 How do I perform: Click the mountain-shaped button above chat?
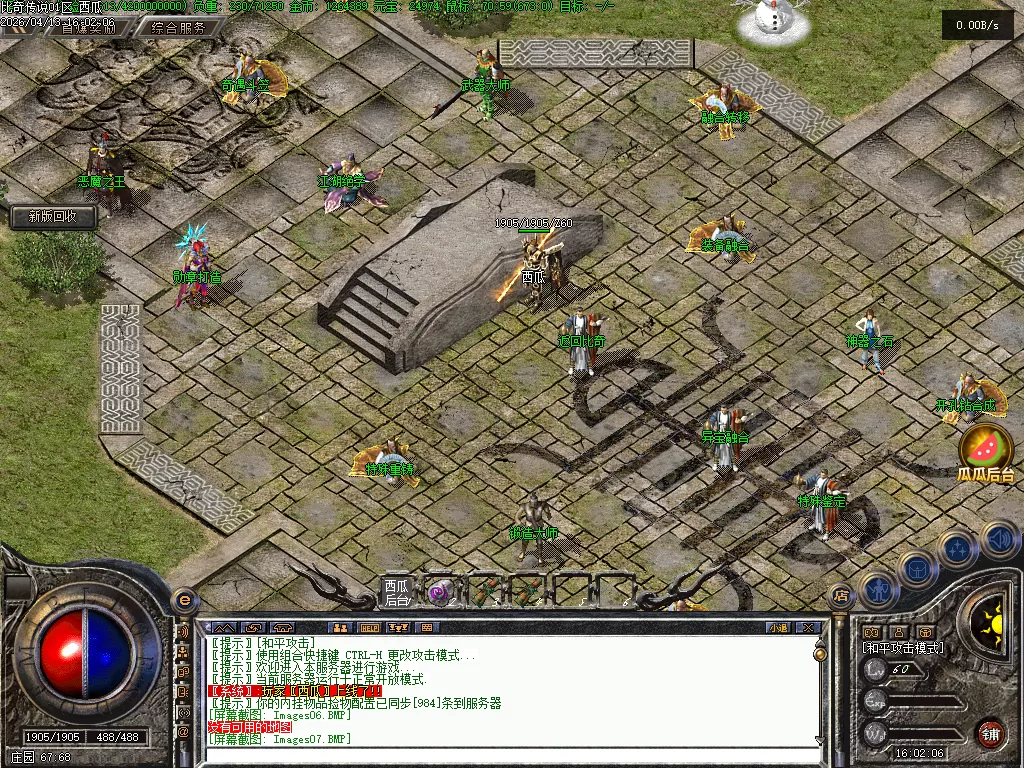coord(225,628)
